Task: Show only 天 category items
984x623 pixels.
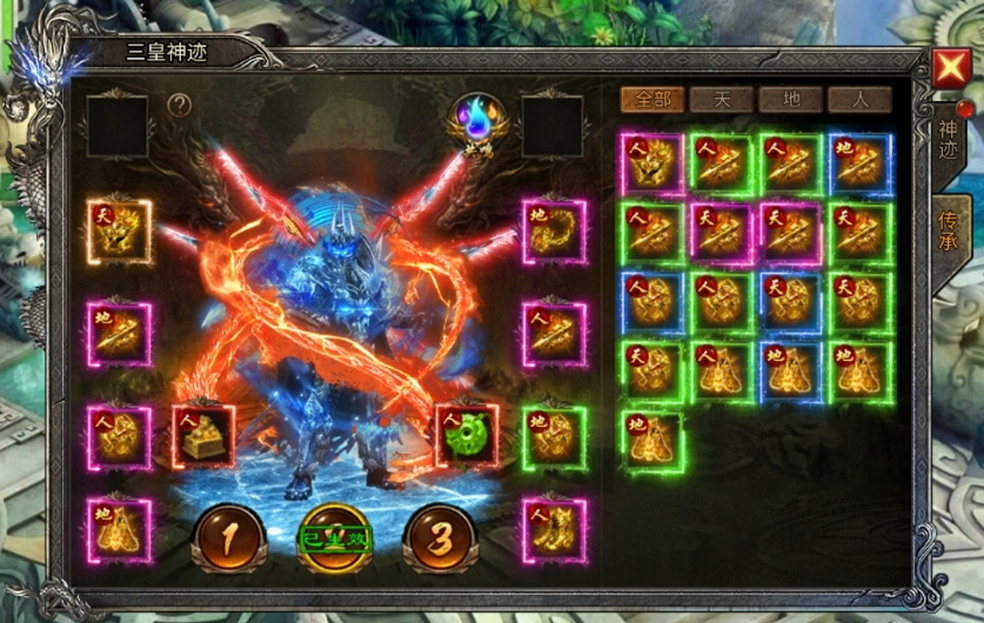Action: pyautogui.click(x=721, y=99)
